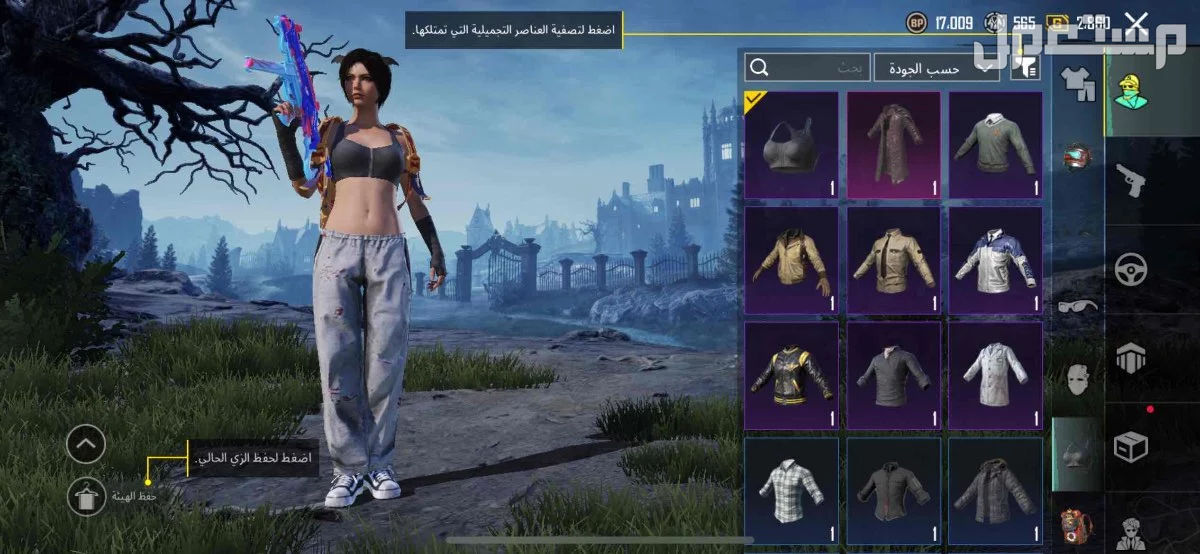The image size is (1200, 554).
Task: Toggle the owned cosmetics filter icon
Action: click(x=1026, y=67)
